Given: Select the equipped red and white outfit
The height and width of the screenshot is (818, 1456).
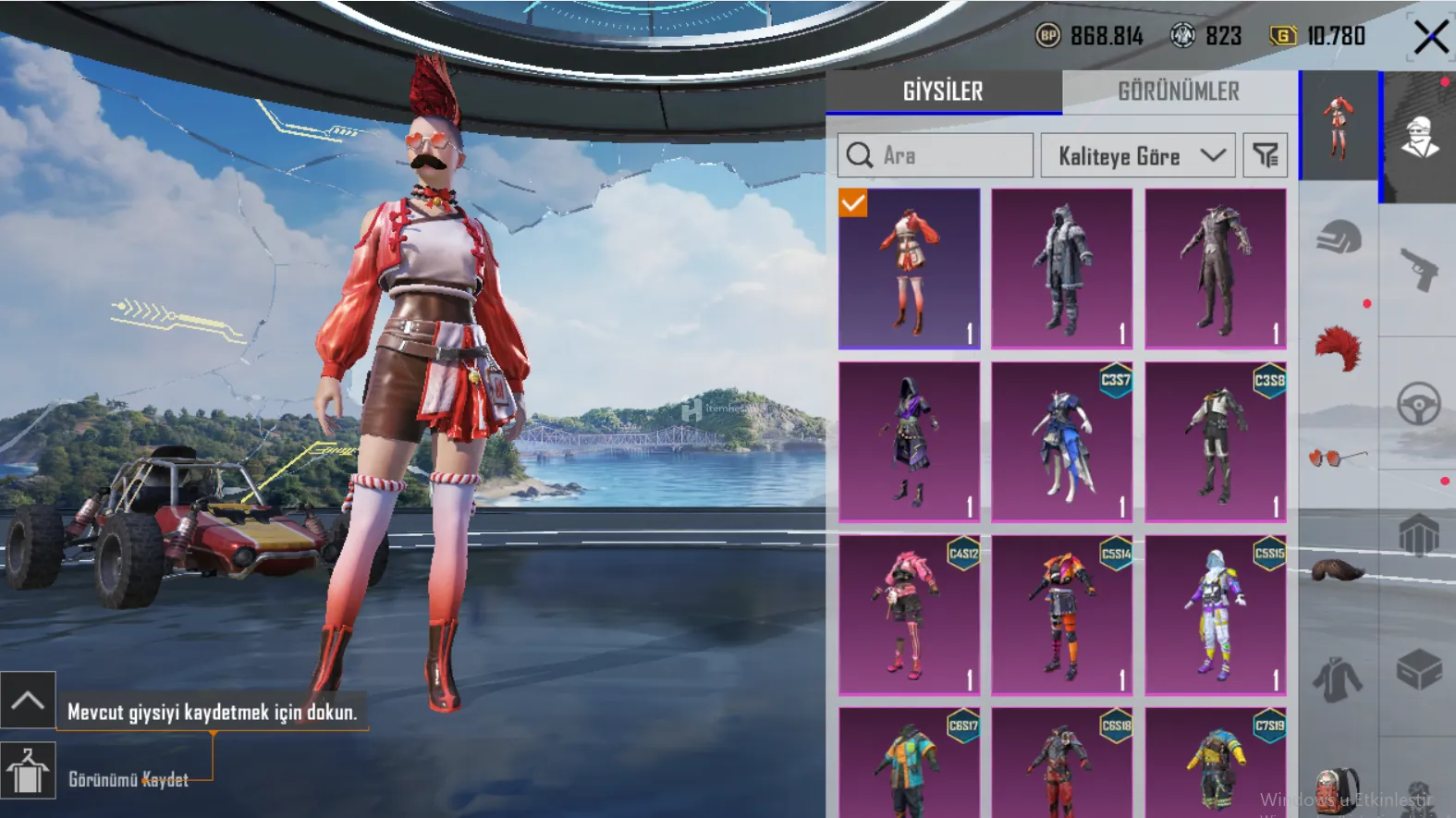Looking at the screenshot, I should point(909,268).
